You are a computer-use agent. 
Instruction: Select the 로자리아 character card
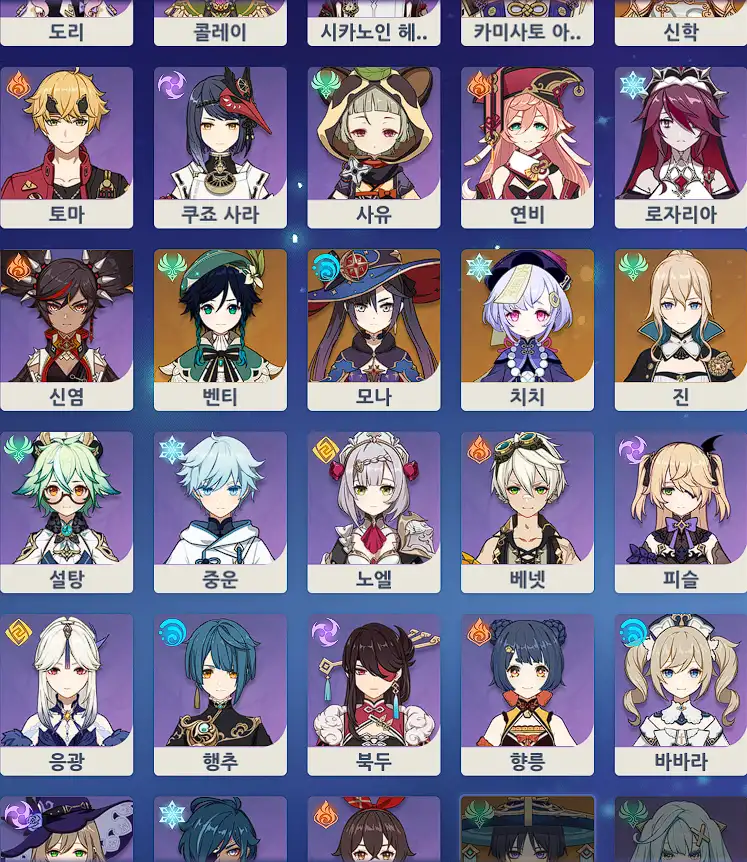(680, 147)
